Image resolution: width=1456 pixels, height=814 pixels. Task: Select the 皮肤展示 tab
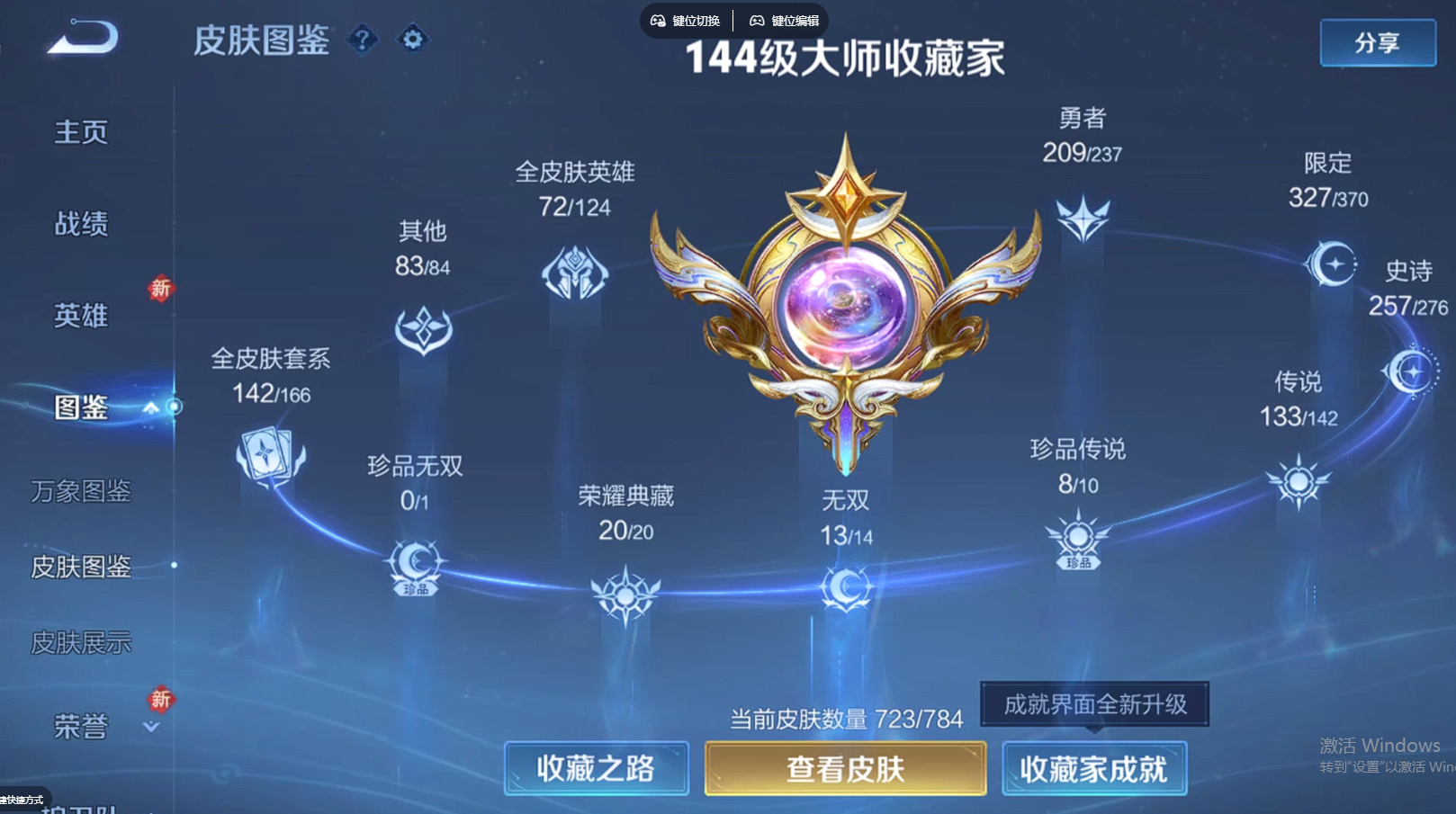tap(79, 642)
